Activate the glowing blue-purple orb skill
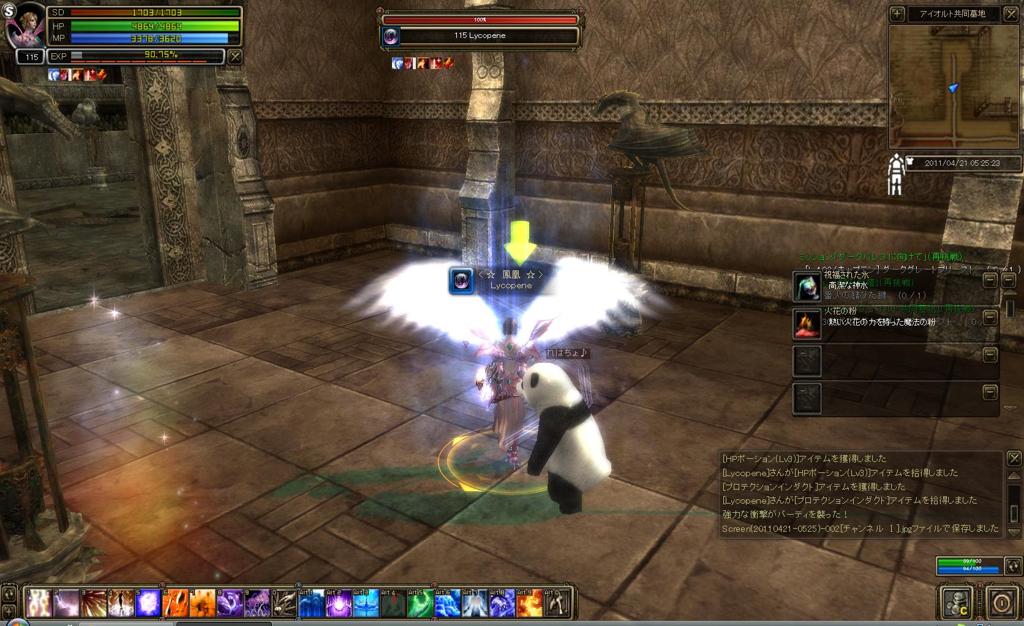The width and height of the screenshot is (1024, 626). pyautogui.click(x=148, y=602)
